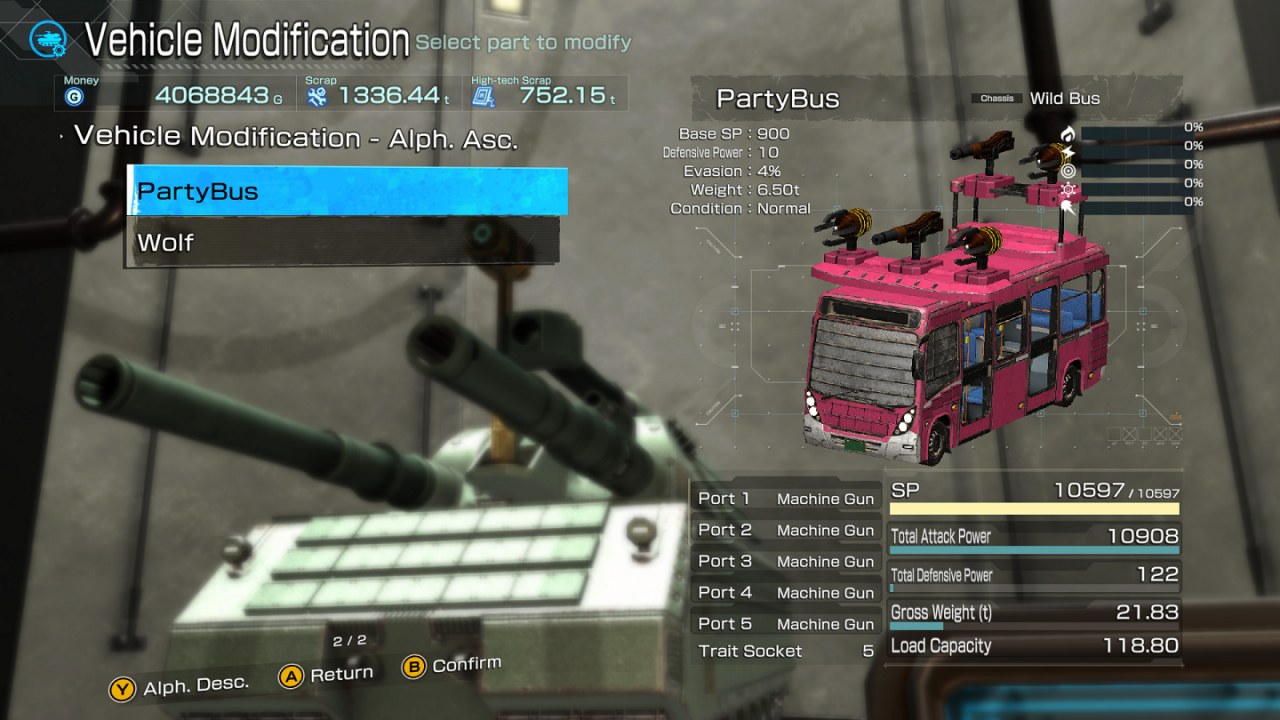Pick the Port 3 Machine Gun row
This screenshot has width=1280, height=720.
[786, 561]
